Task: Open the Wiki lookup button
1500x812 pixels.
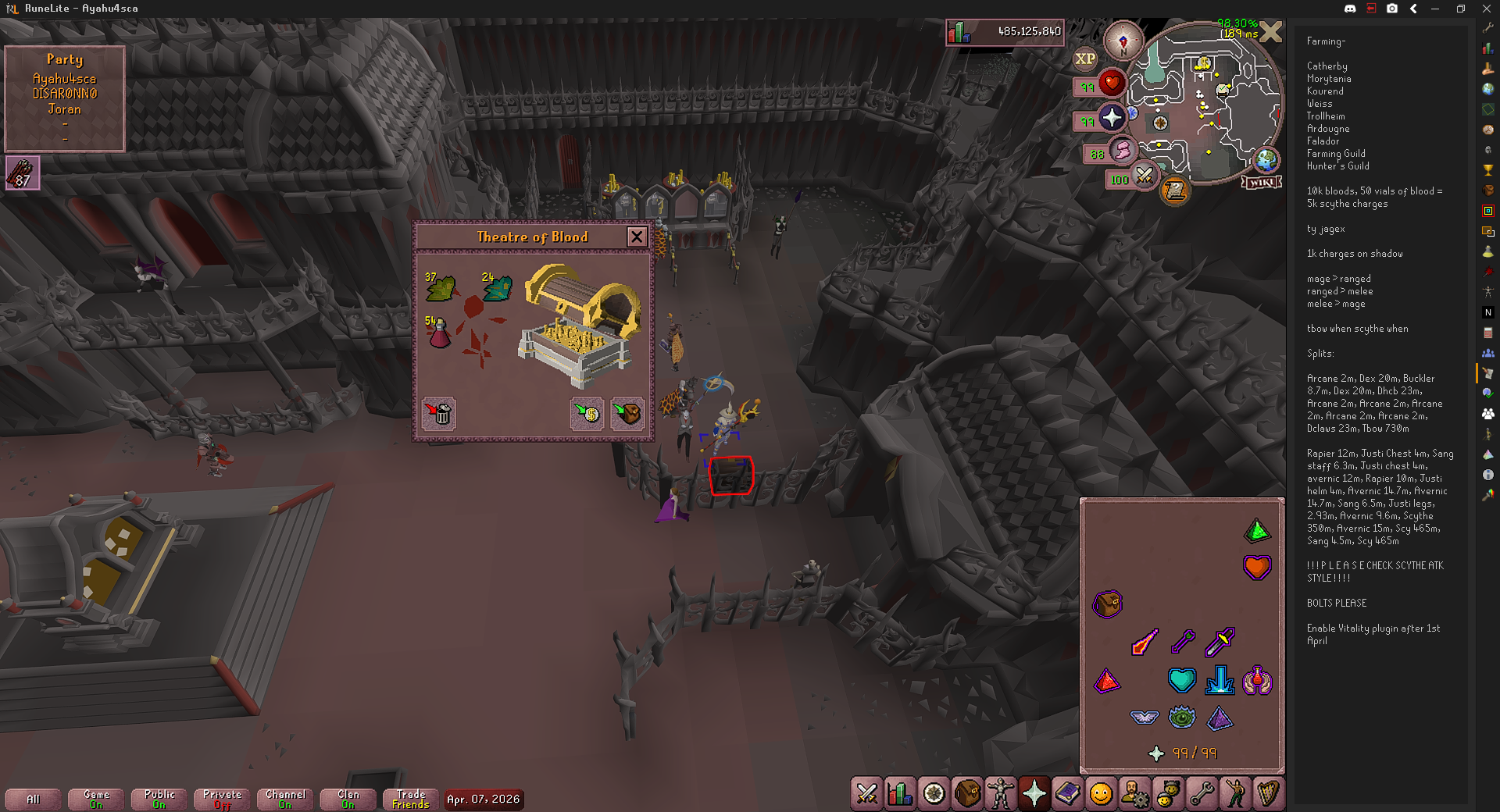Action: [x=1261, y=182]
